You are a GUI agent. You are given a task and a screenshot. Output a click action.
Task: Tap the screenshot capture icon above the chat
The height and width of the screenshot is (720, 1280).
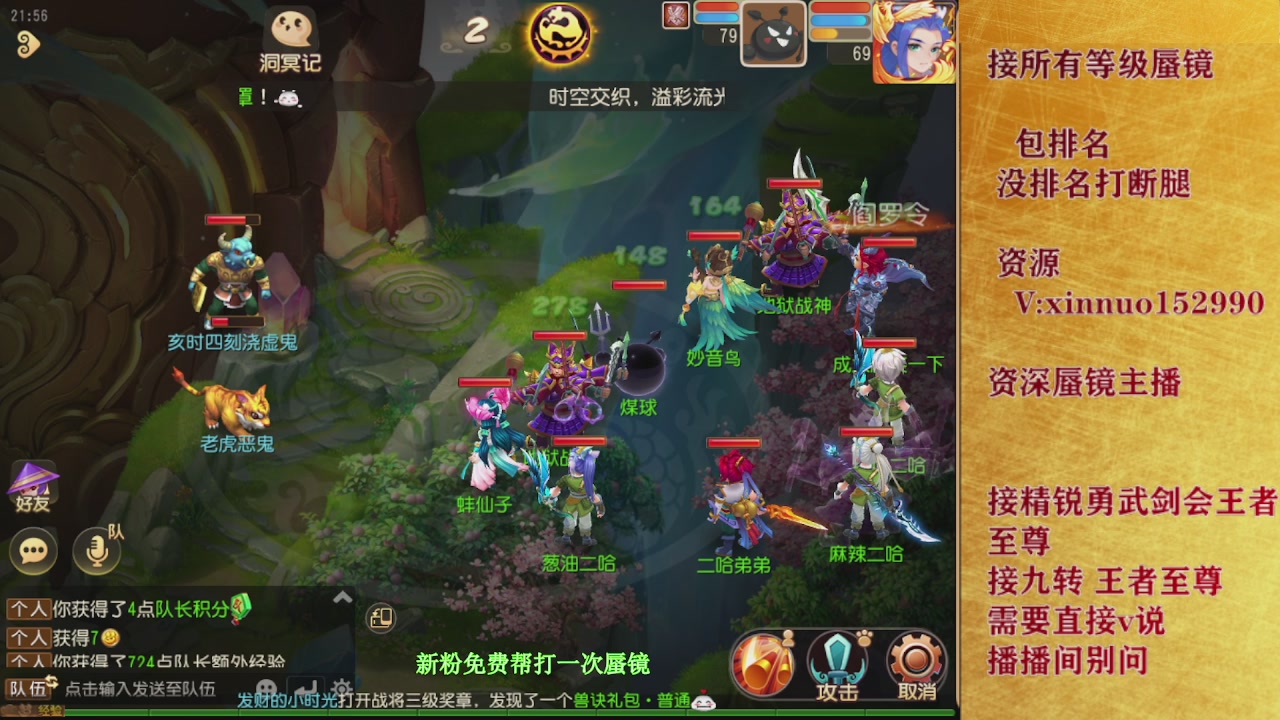click(x=381, y=618)
